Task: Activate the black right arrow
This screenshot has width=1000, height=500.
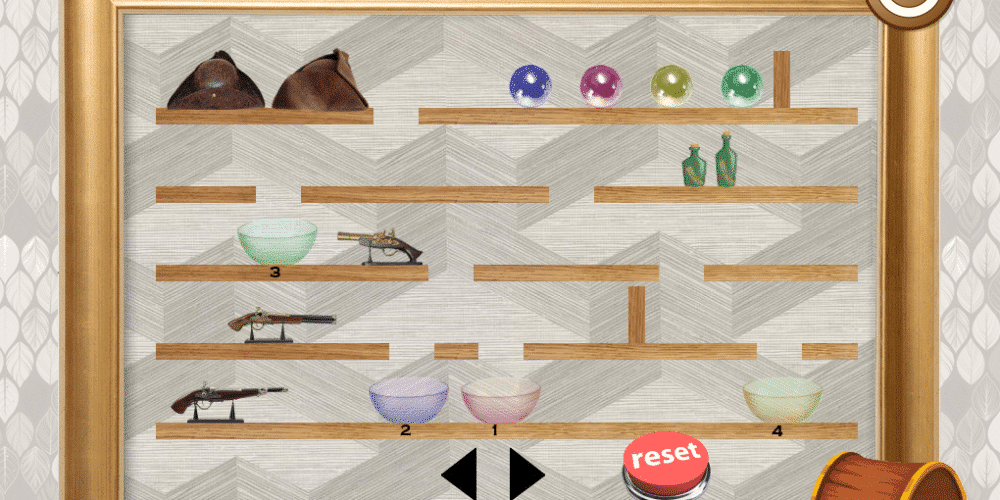Action: (525, 474)
